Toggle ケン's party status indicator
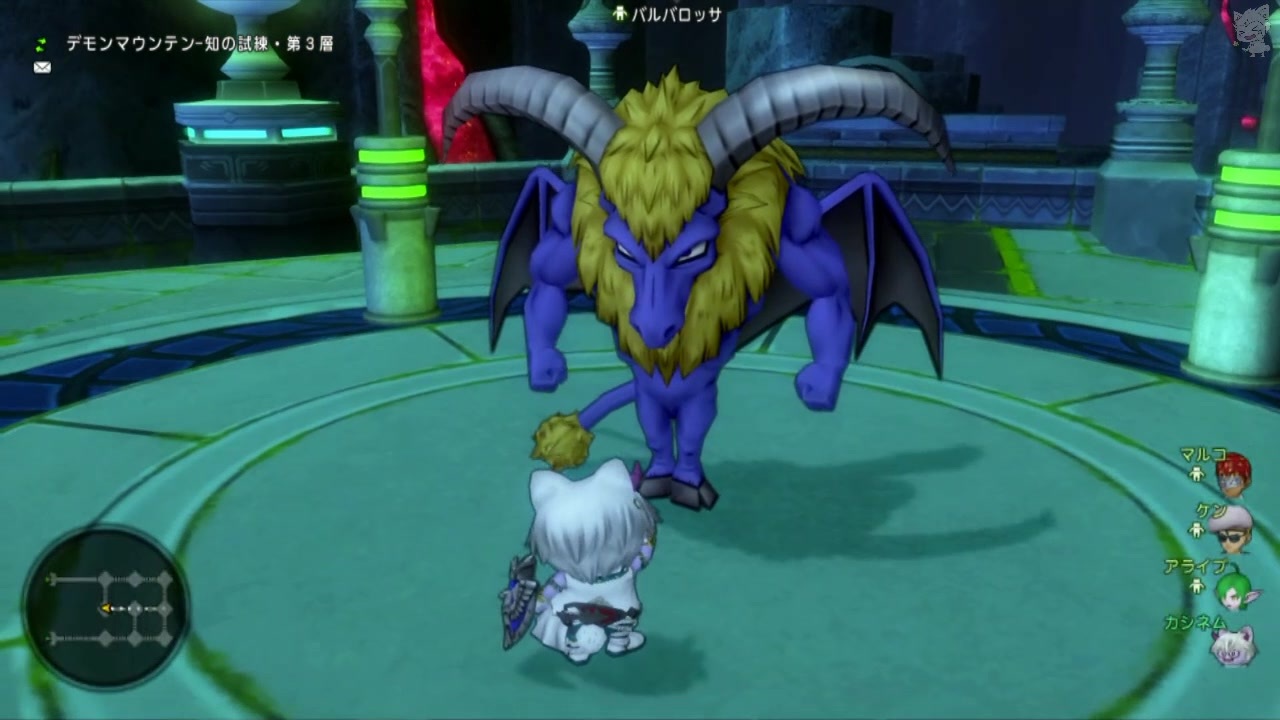 click(1198, 528)
